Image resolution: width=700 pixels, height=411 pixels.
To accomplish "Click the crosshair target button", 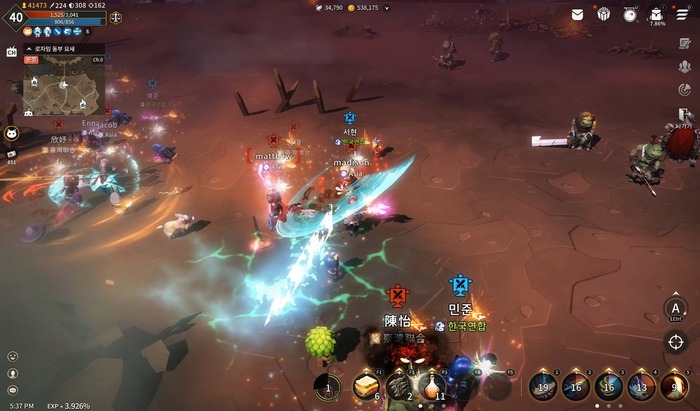I will [x=677, y=341].
